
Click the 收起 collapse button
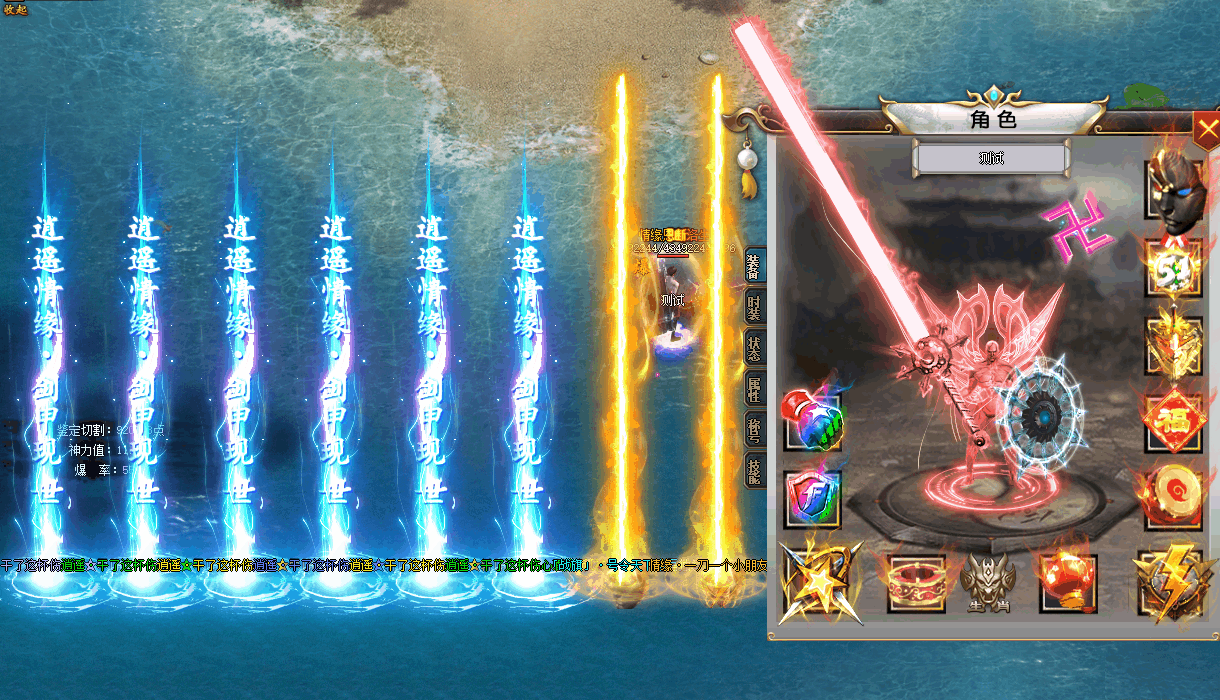[16, 9]
